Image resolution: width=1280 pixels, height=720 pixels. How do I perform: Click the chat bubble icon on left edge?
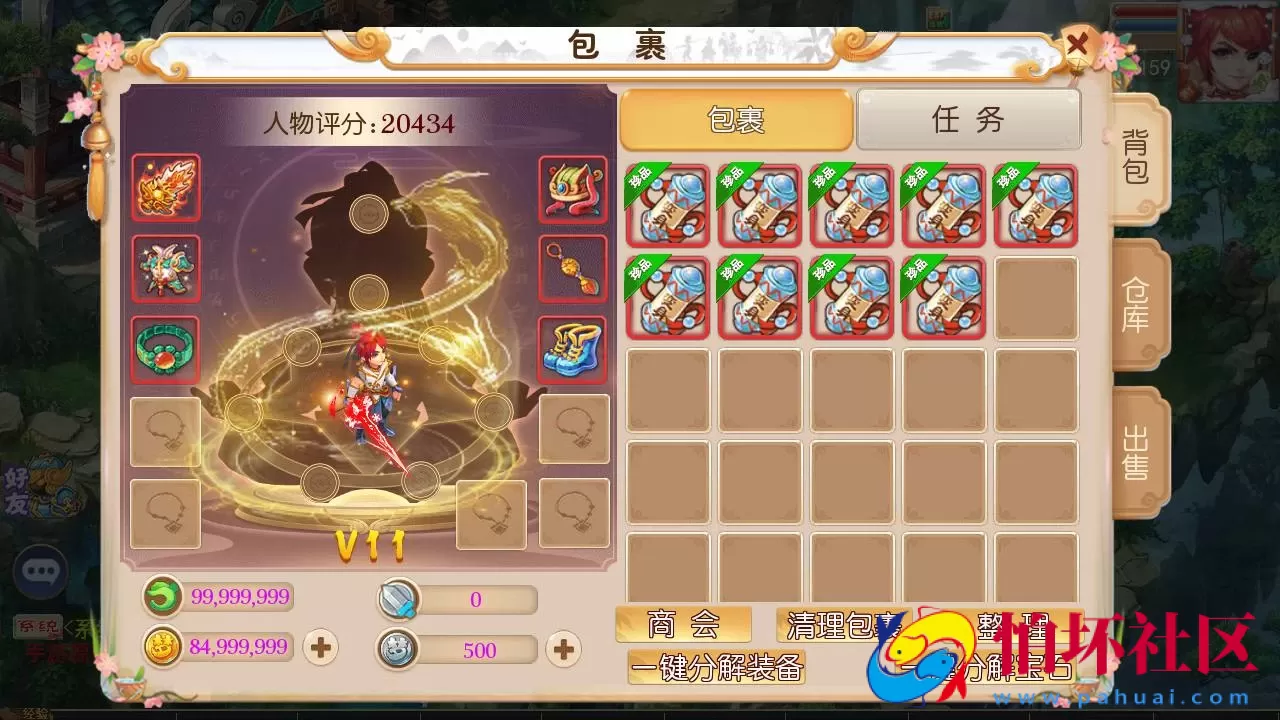(40, 572)
